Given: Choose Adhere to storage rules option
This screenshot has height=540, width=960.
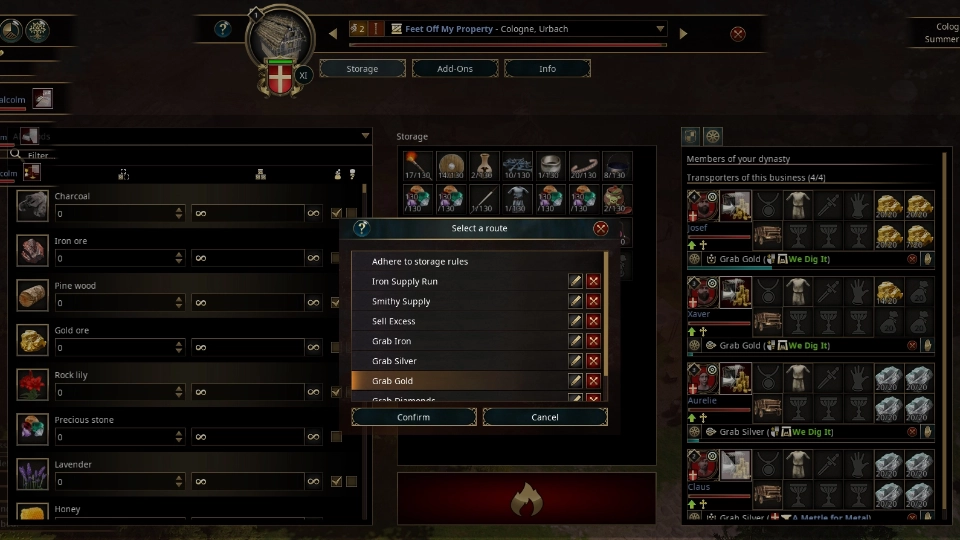Looking at the screenshot, I should click(x=420, y=262).
